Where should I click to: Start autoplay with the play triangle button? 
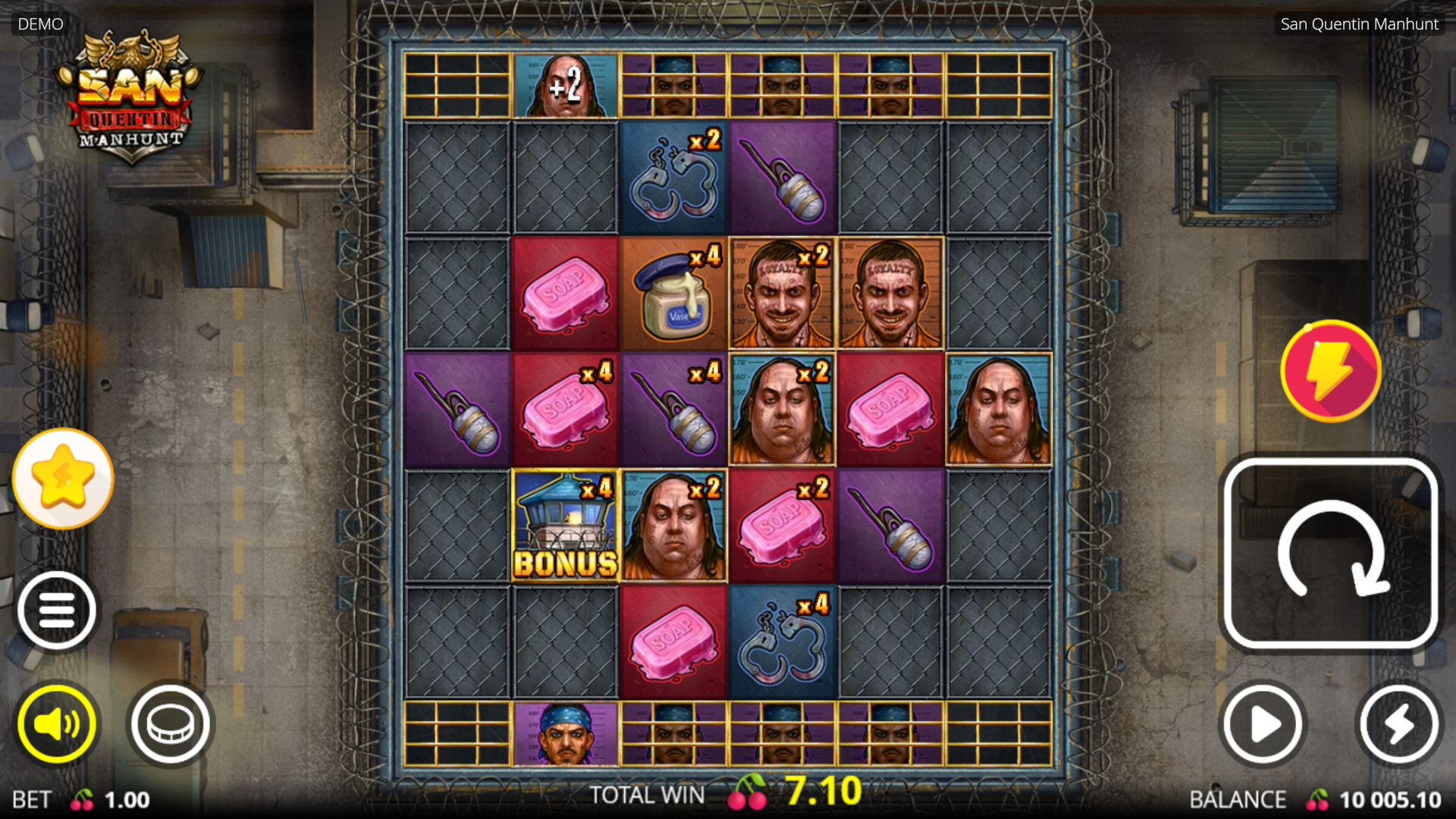[x=1262, y=724]
